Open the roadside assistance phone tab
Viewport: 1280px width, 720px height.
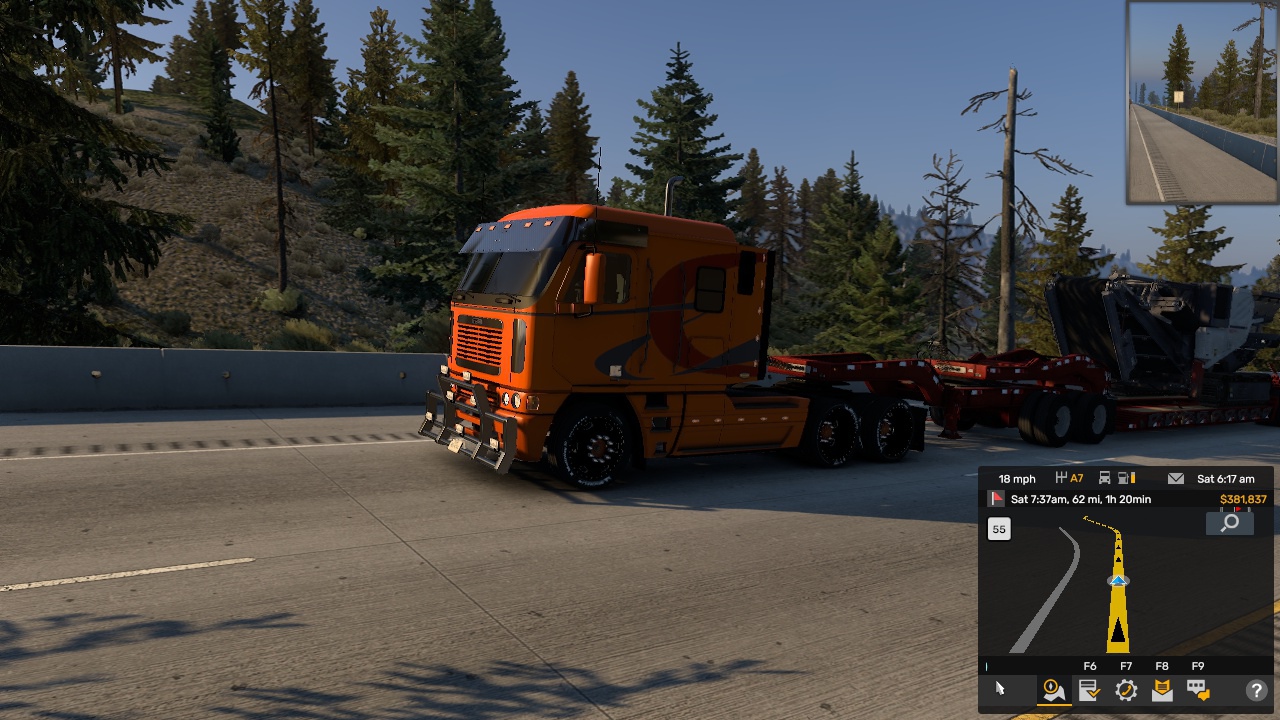[x=1126, y=689]
